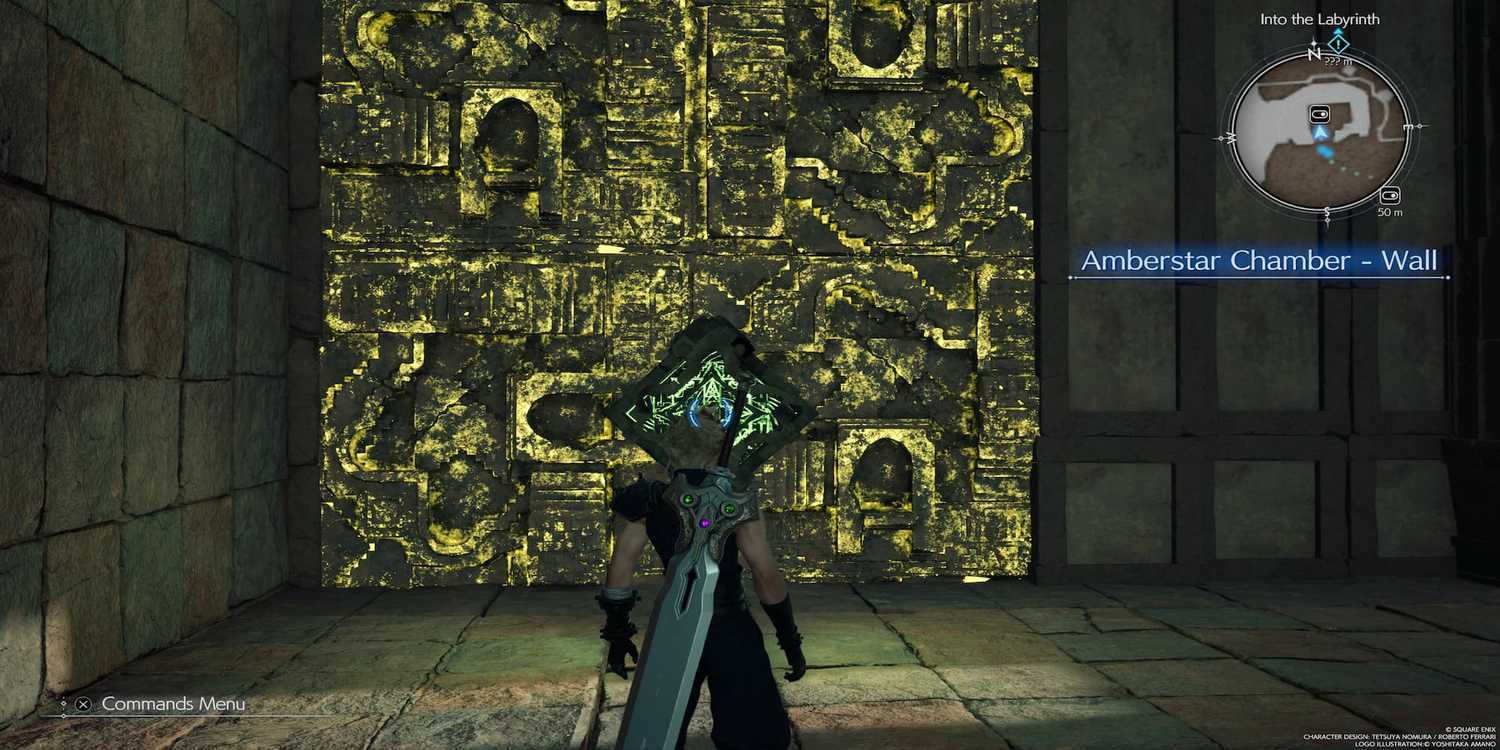Click the Into the Labyrinth quest title
Screen dimensions: 1500x750
[1321, 19]
